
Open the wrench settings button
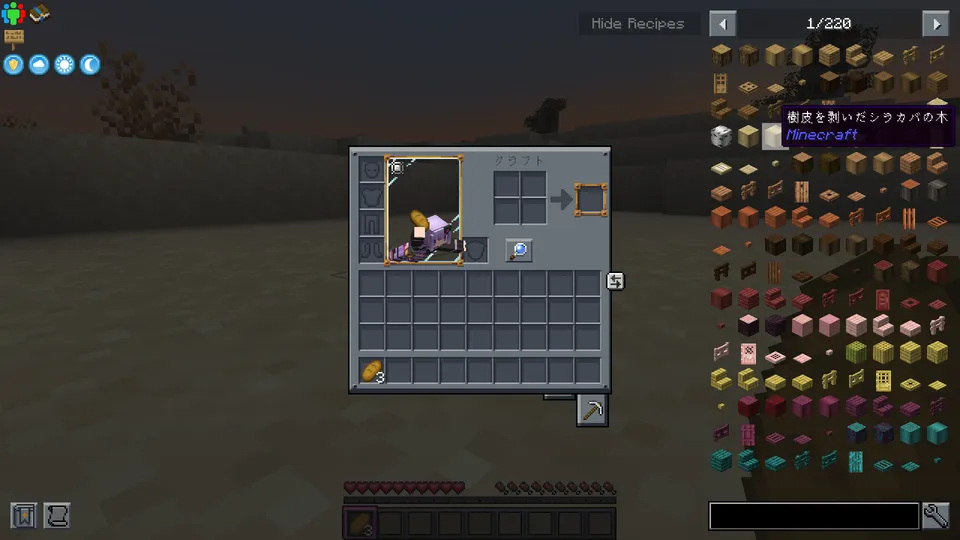point(936,516)
